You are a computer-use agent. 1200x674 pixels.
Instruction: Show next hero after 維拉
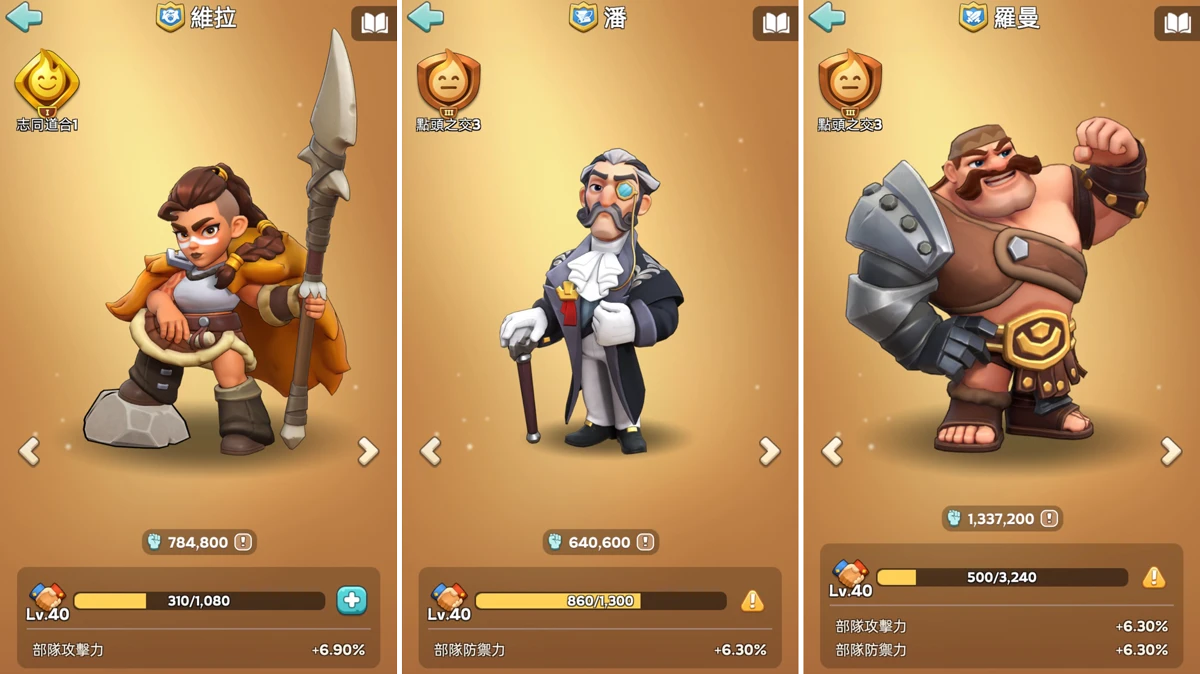click(x=368, y=452)
